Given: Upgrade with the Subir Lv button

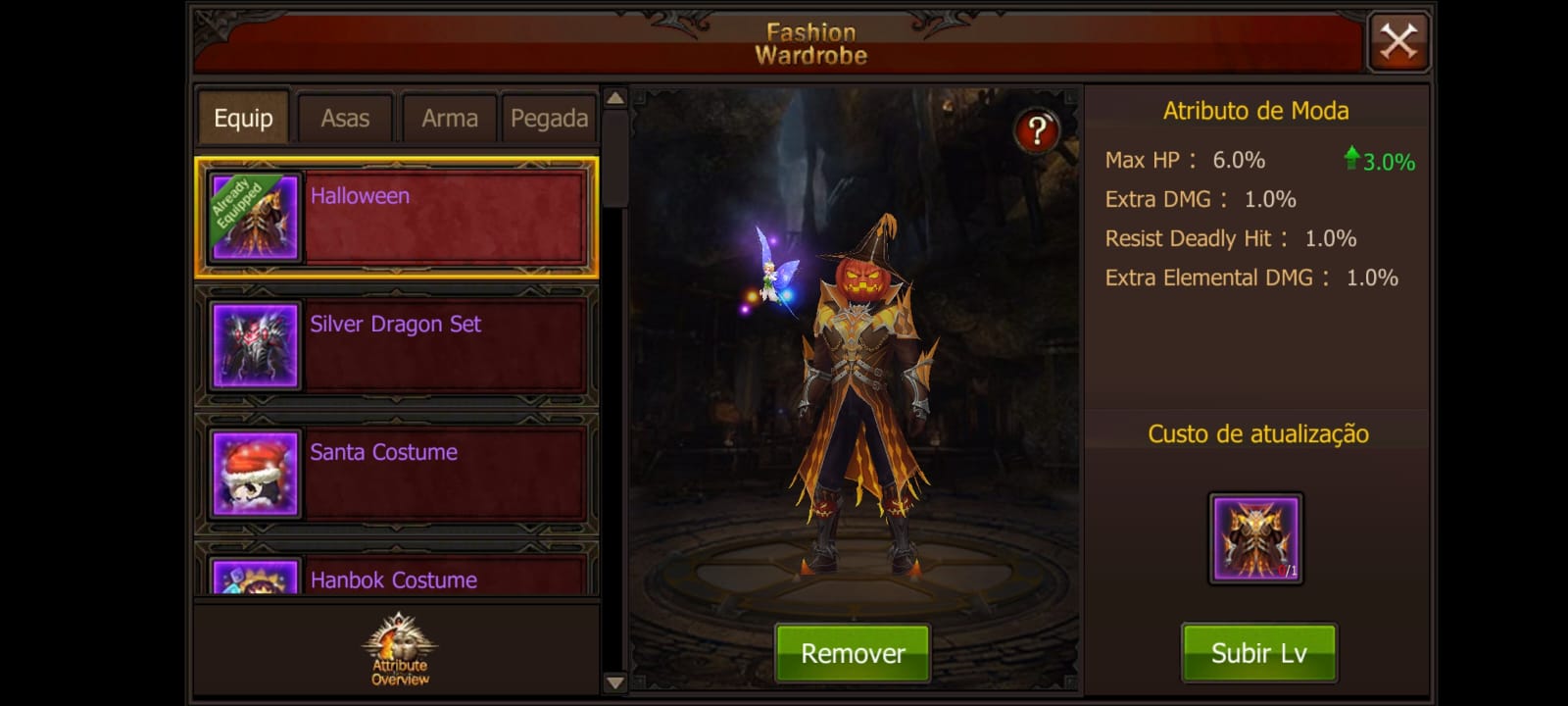Looking at the screenshot, I should click(x=1258, y=653).
